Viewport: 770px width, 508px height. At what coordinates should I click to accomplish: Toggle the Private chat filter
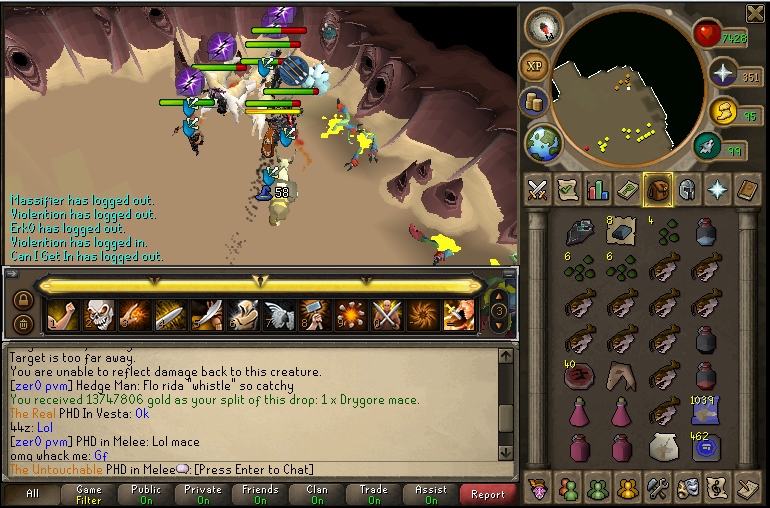[x=203, y=494]
